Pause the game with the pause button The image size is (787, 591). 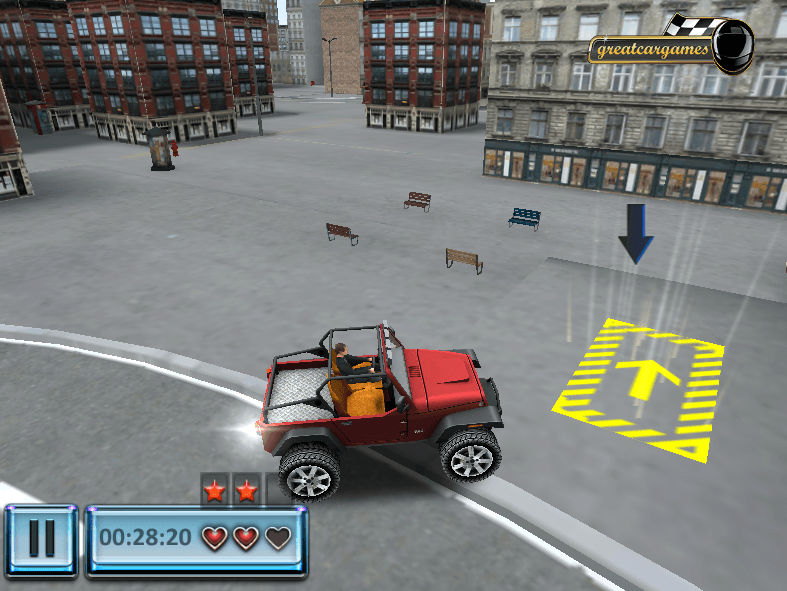[41, 540]
